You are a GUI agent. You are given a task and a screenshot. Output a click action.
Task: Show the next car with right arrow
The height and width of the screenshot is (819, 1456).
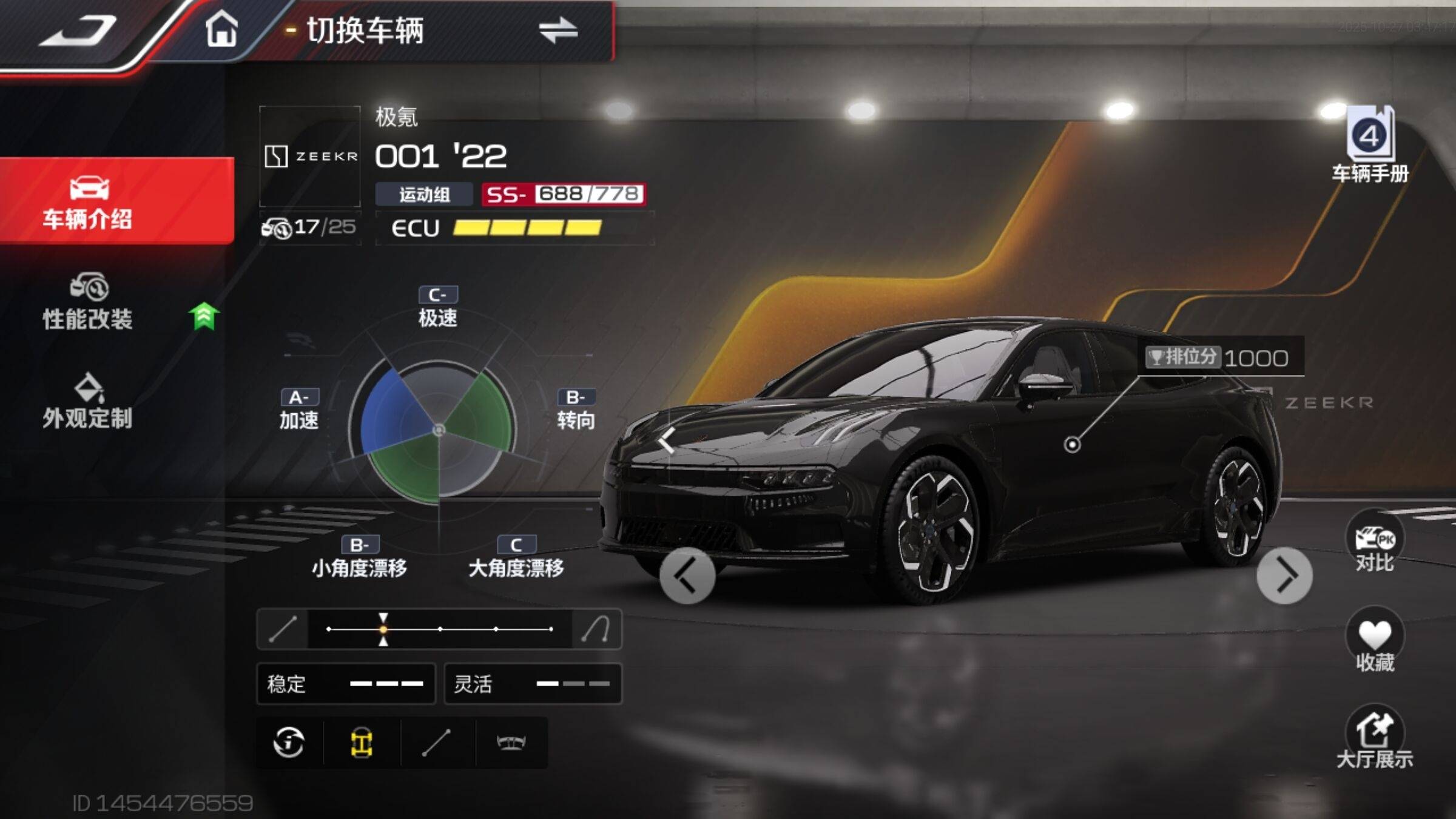1284,576
